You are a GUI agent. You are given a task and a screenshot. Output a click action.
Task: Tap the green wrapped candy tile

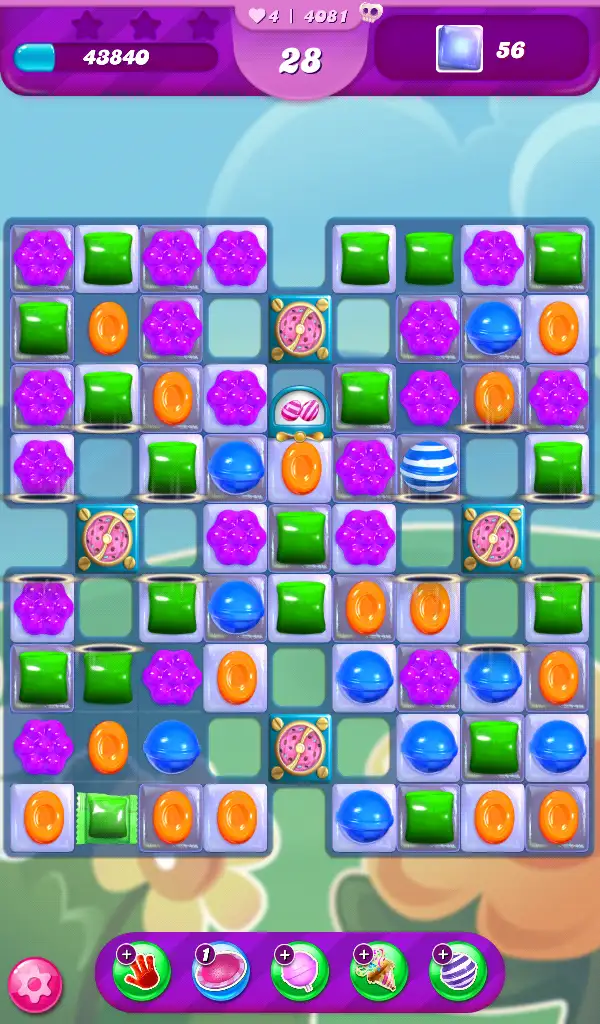(x=107, y=816)
